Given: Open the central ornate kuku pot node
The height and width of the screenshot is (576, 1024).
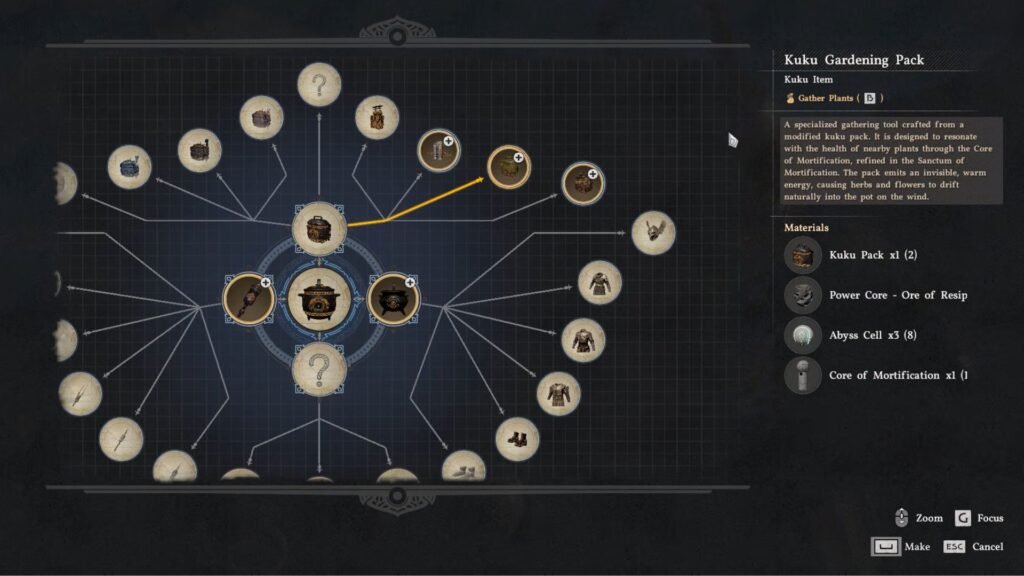Looking at the screenshot, I should [x=319, y=298].
